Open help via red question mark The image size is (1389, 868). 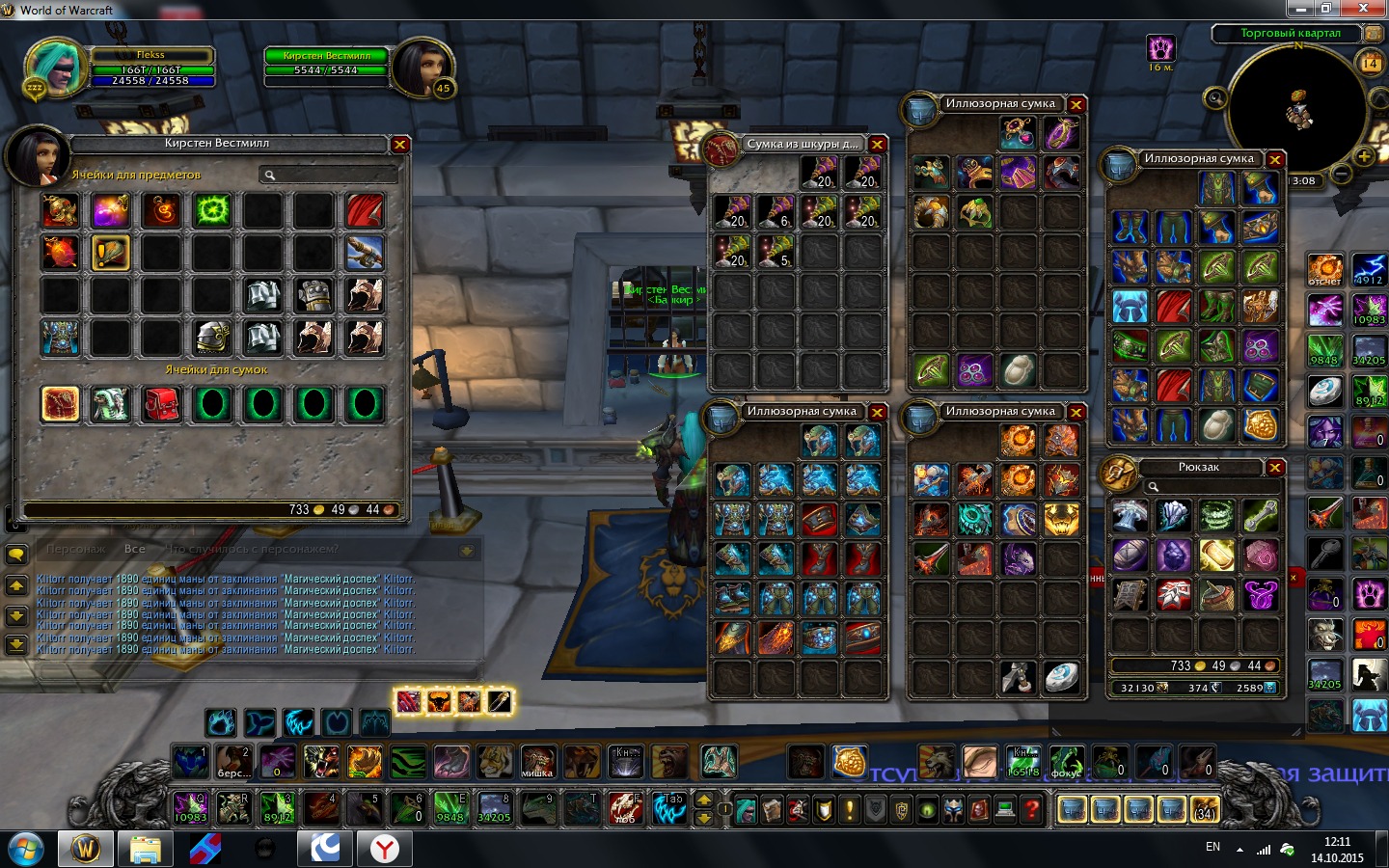(1031, 809)
